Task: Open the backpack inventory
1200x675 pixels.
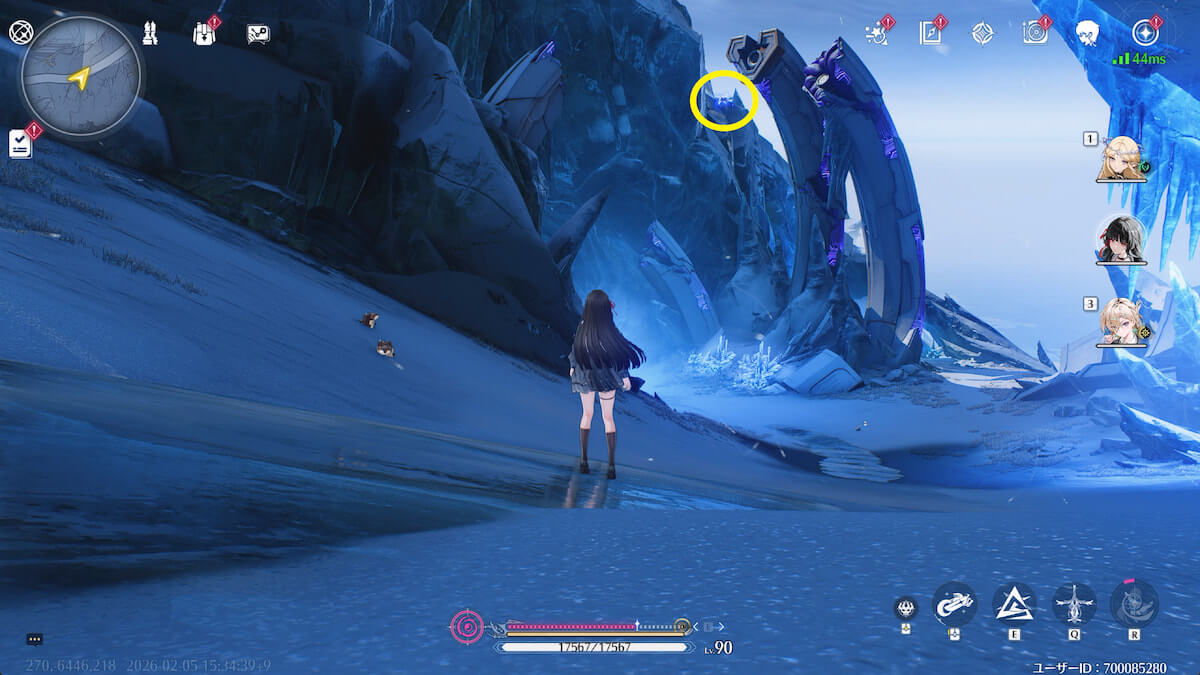Action: pyautogui.click(x=204, y=33)
